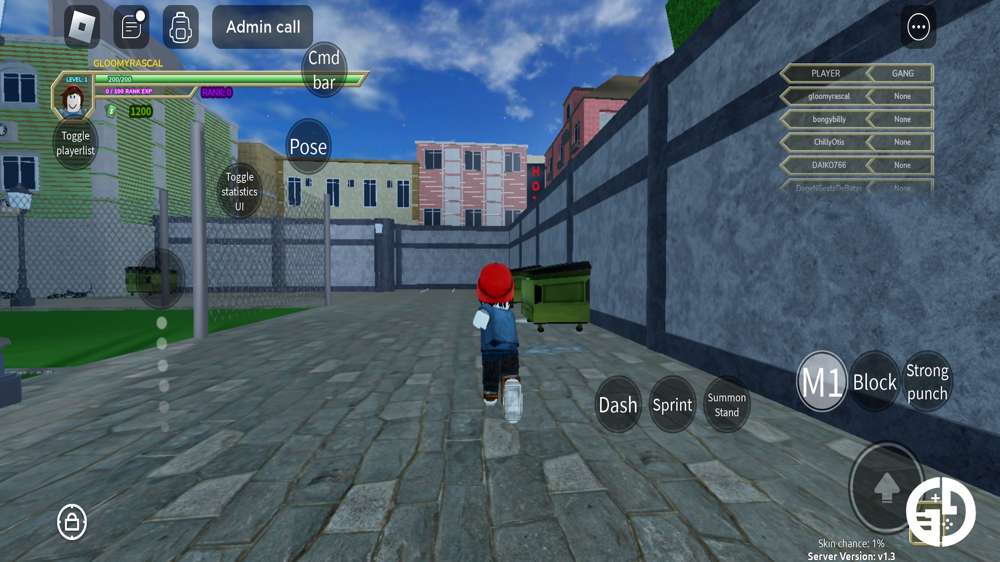Activate the Pose button
The height and width of the screenshot is (562, 1000).
pos(308,147)
